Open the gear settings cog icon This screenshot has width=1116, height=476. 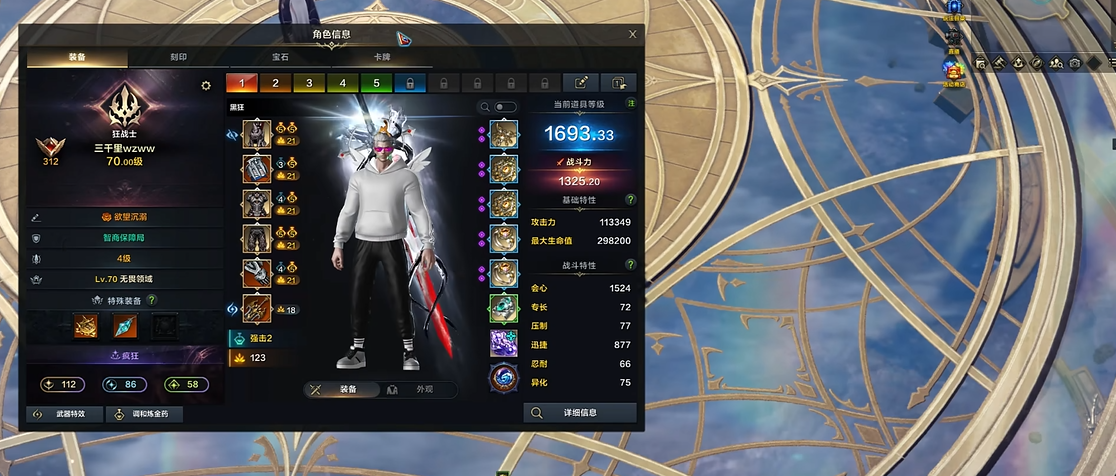point(206,86)
